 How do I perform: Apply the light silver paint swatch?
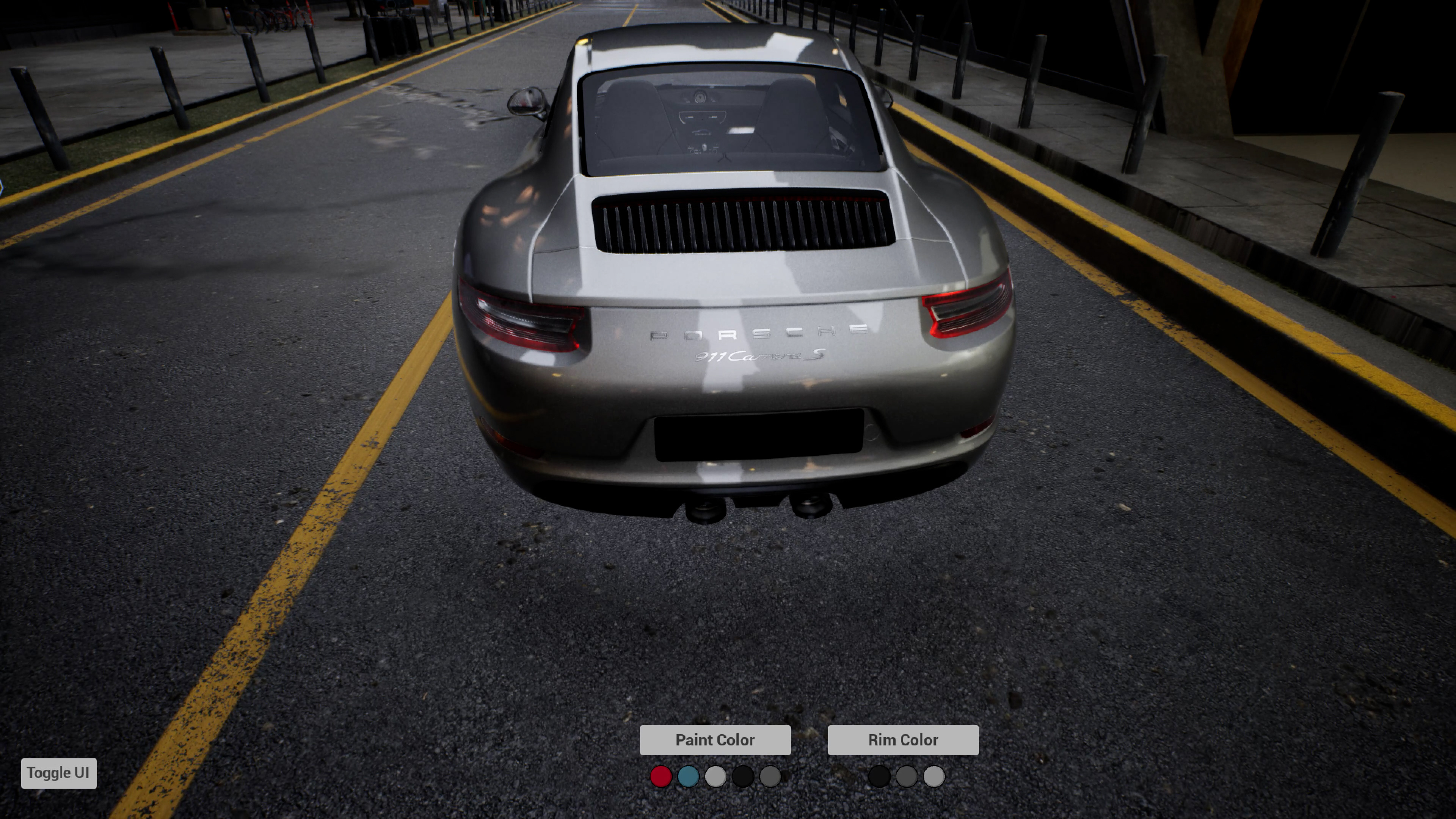click(x=715, y=776)
